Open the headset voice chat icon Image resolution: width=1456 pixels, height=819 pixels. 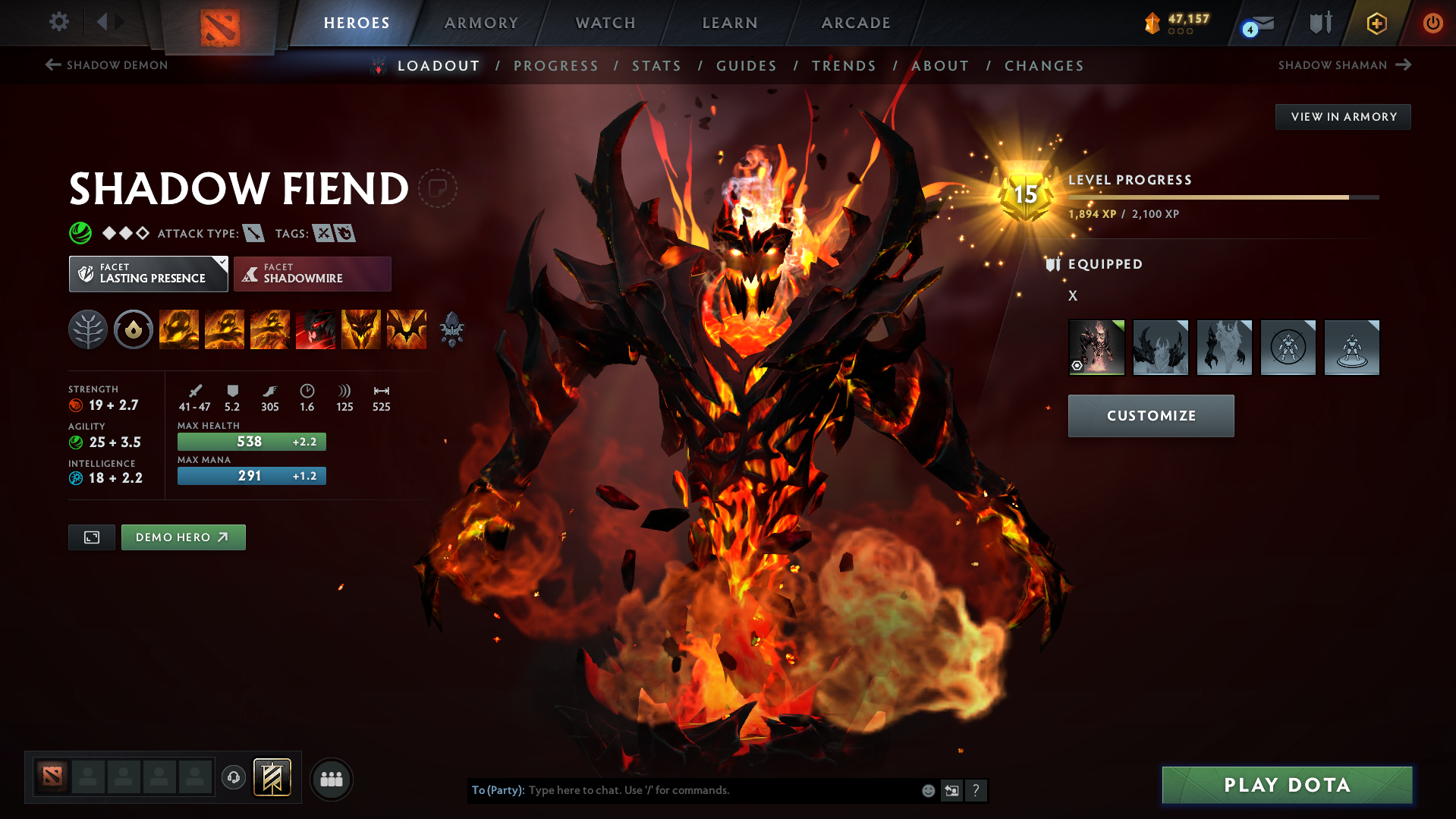[233, 778]
